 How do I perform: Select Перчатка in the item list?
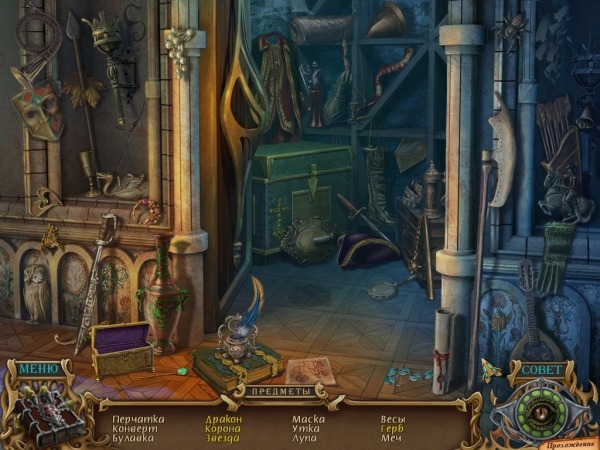point(138,419)
